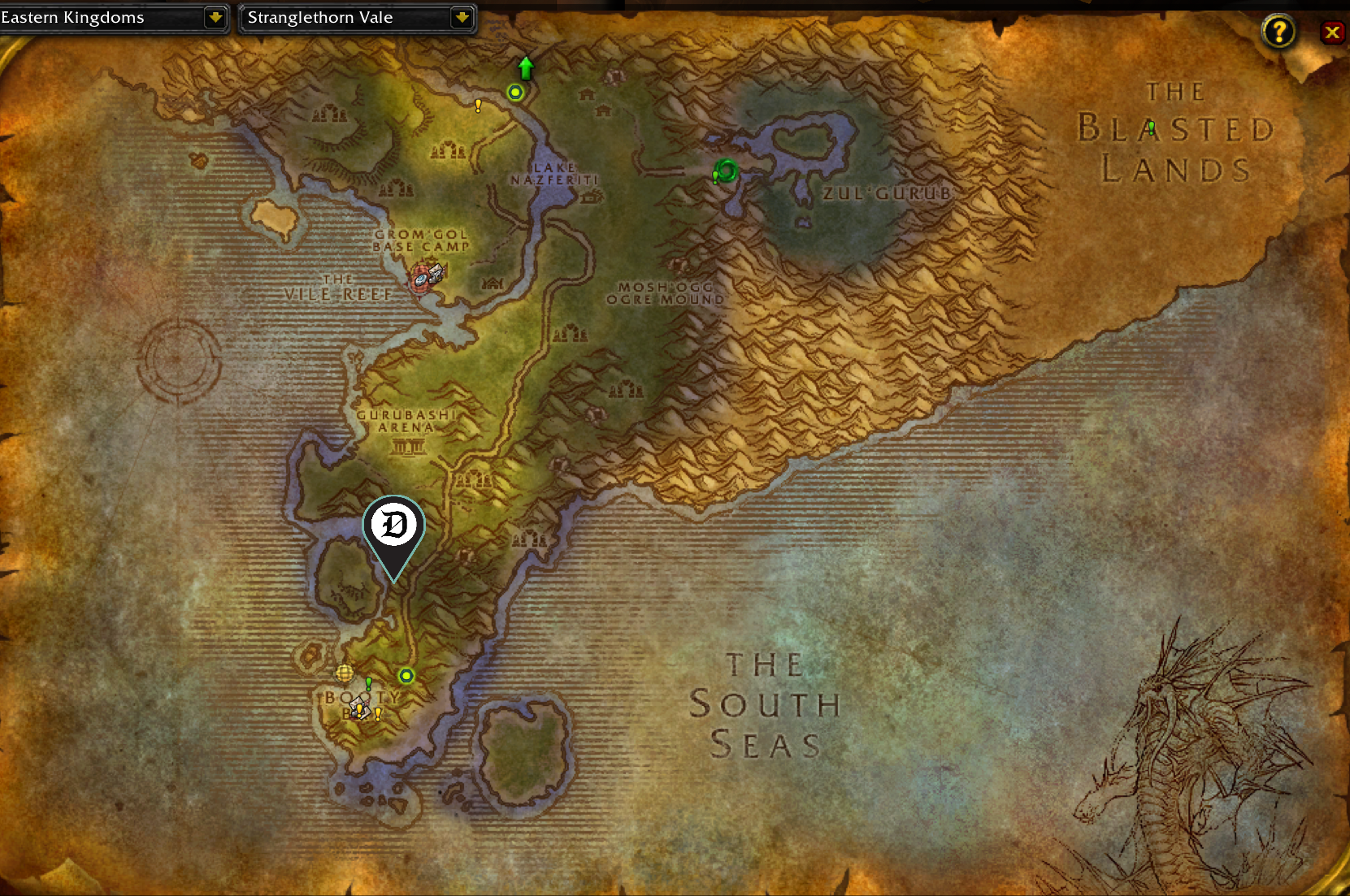Click the golden flight point globe at Booty Bay

345,673
